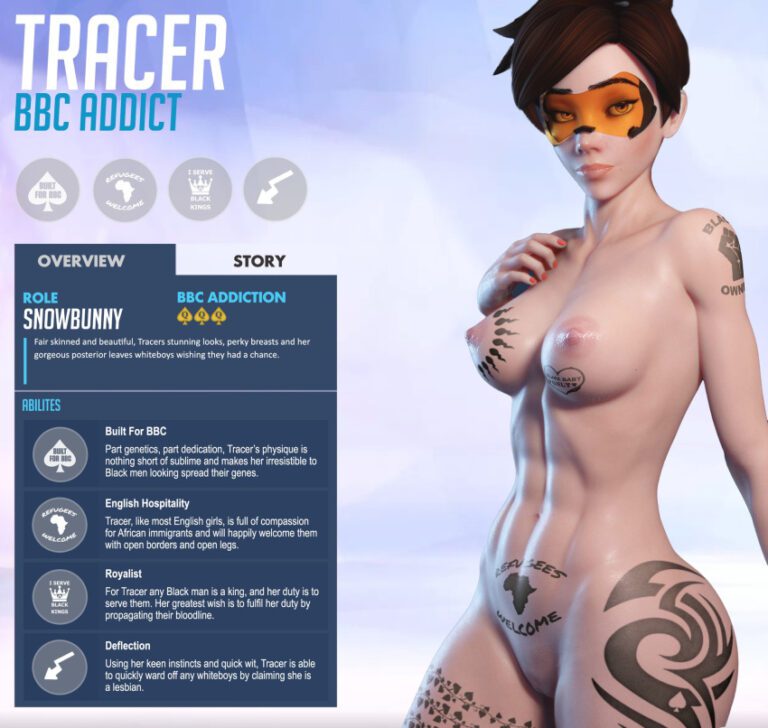This screenshot has width=768, height=728.
Task: Choose the crown icon below the hero title
Action: pos(200,189)
